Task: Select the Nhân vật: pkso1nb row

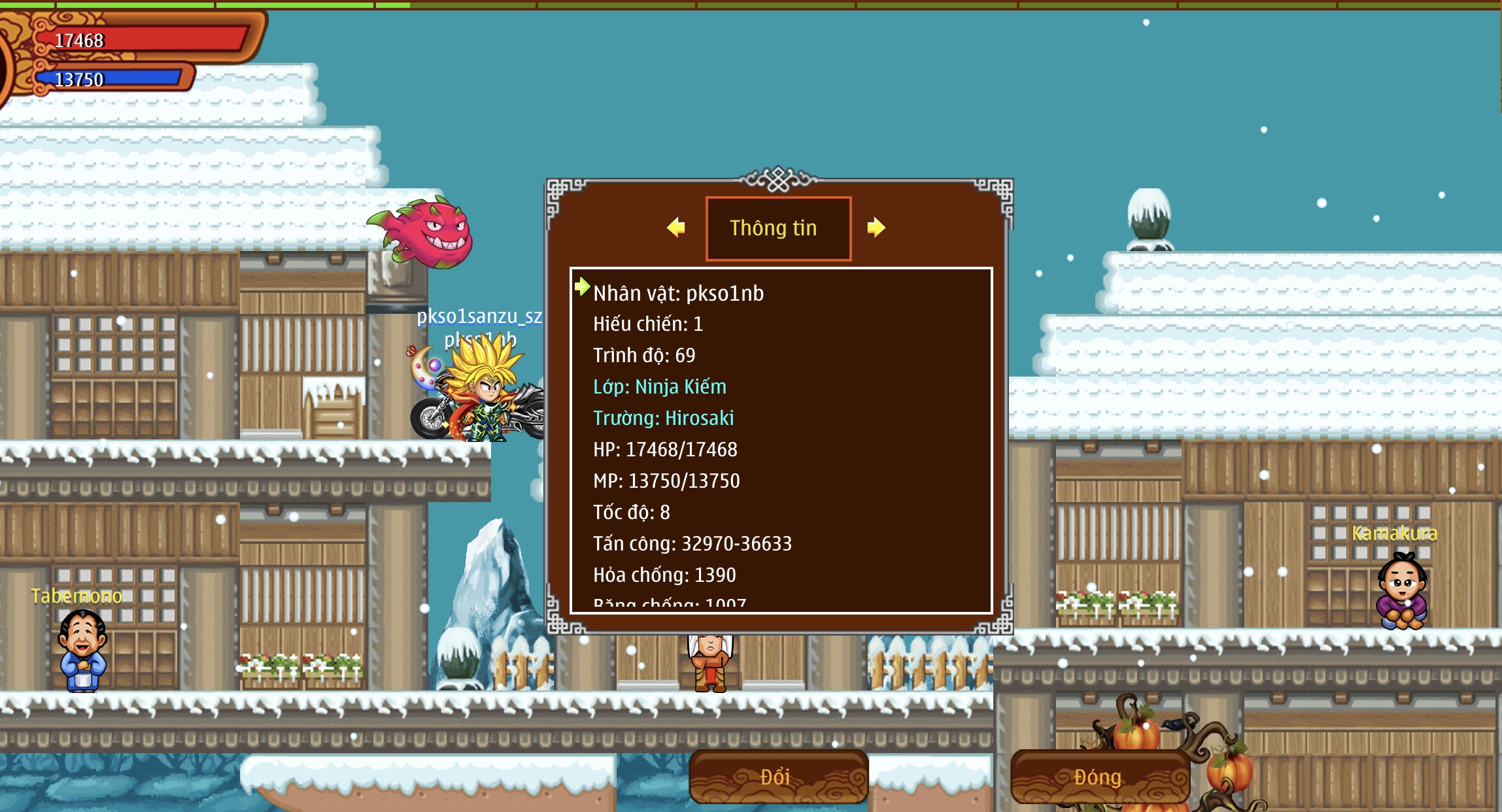Action: pos(678,294)
